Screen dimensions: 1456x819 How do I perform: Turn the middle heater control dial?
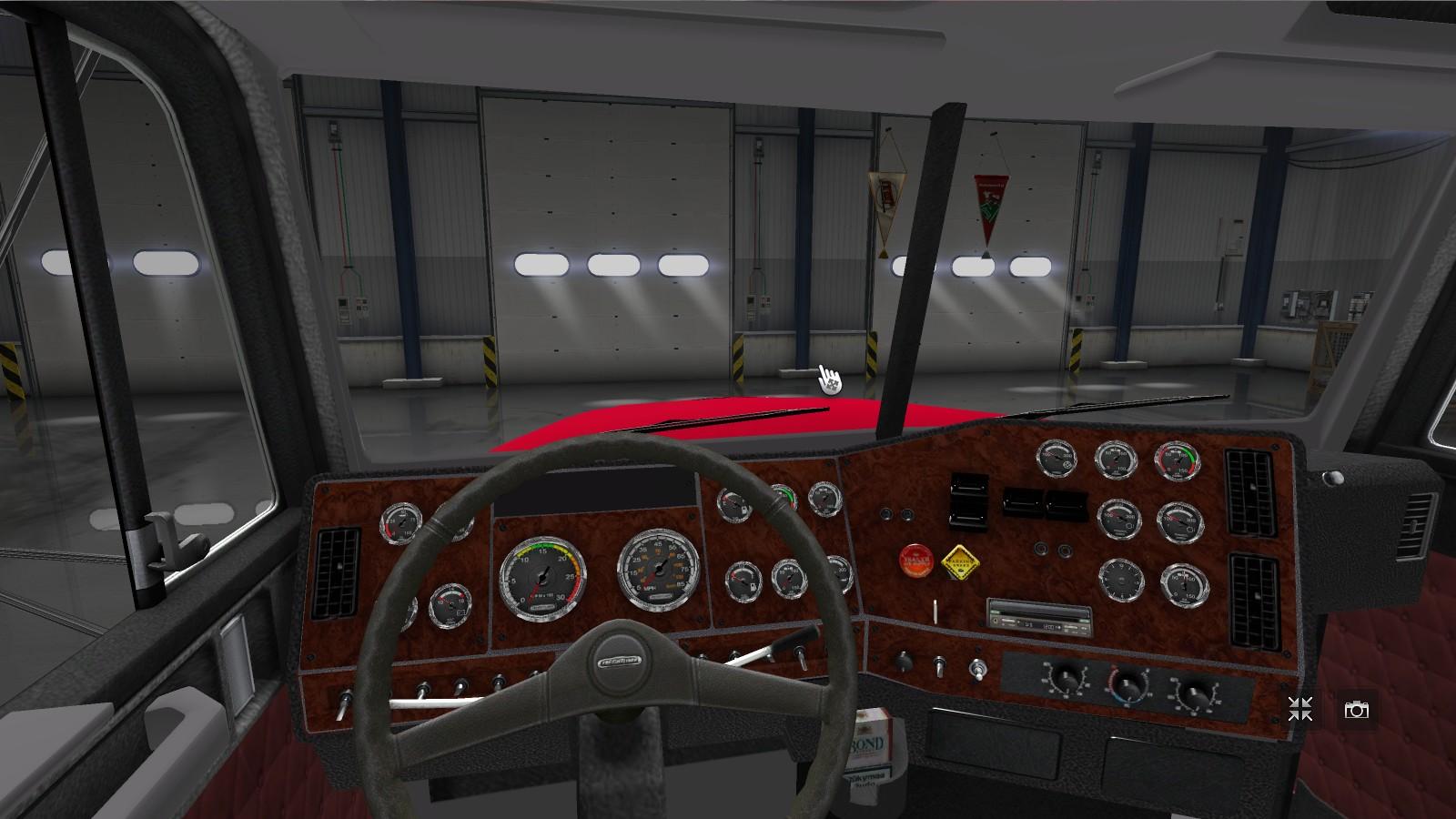(1129, 684)
